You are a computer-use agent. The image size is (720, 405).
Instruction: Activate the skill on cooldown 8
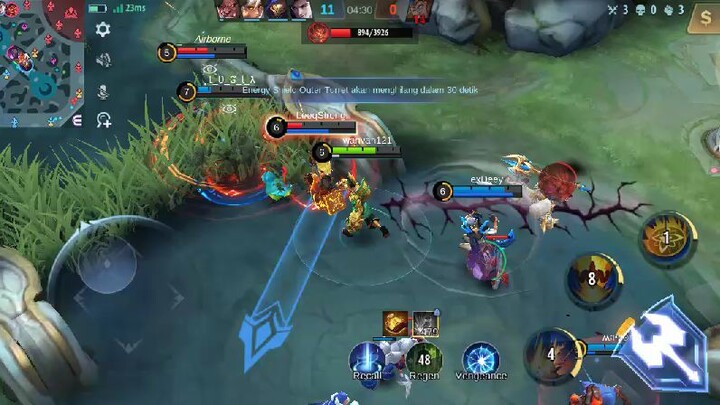[592, 279]
